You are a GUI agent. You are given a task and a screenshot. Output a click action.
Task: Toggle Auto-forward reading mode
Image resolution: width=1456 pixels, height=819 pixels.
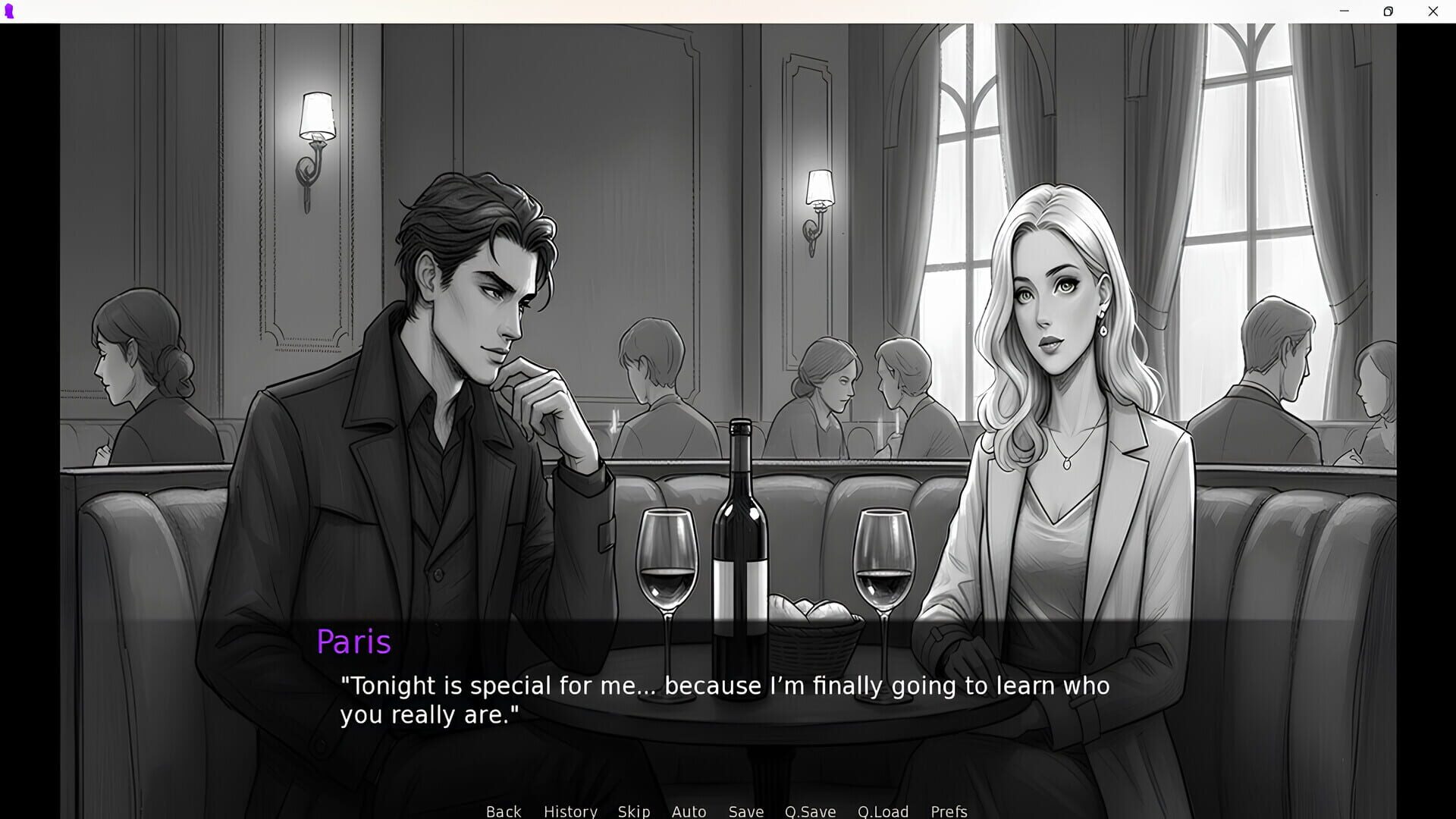point(689,811)
